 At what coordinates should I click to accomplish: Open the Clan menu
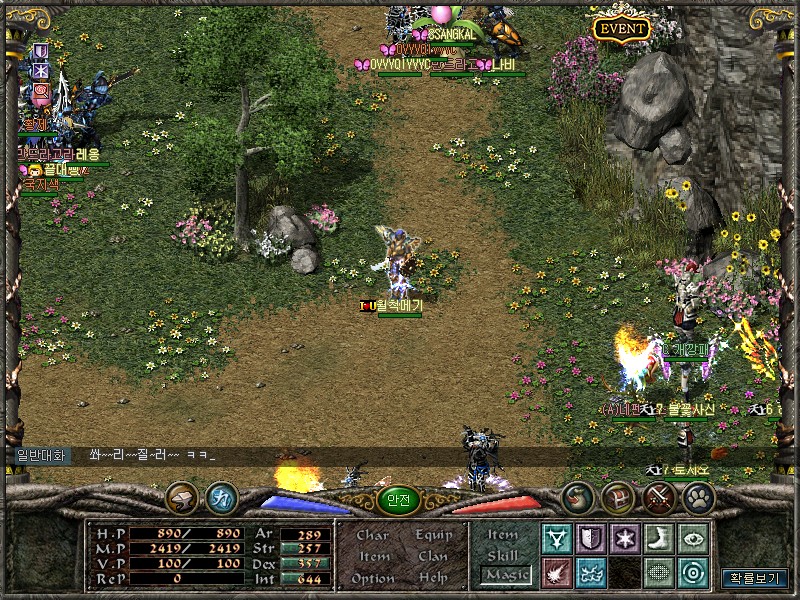(x=433, y=557)
